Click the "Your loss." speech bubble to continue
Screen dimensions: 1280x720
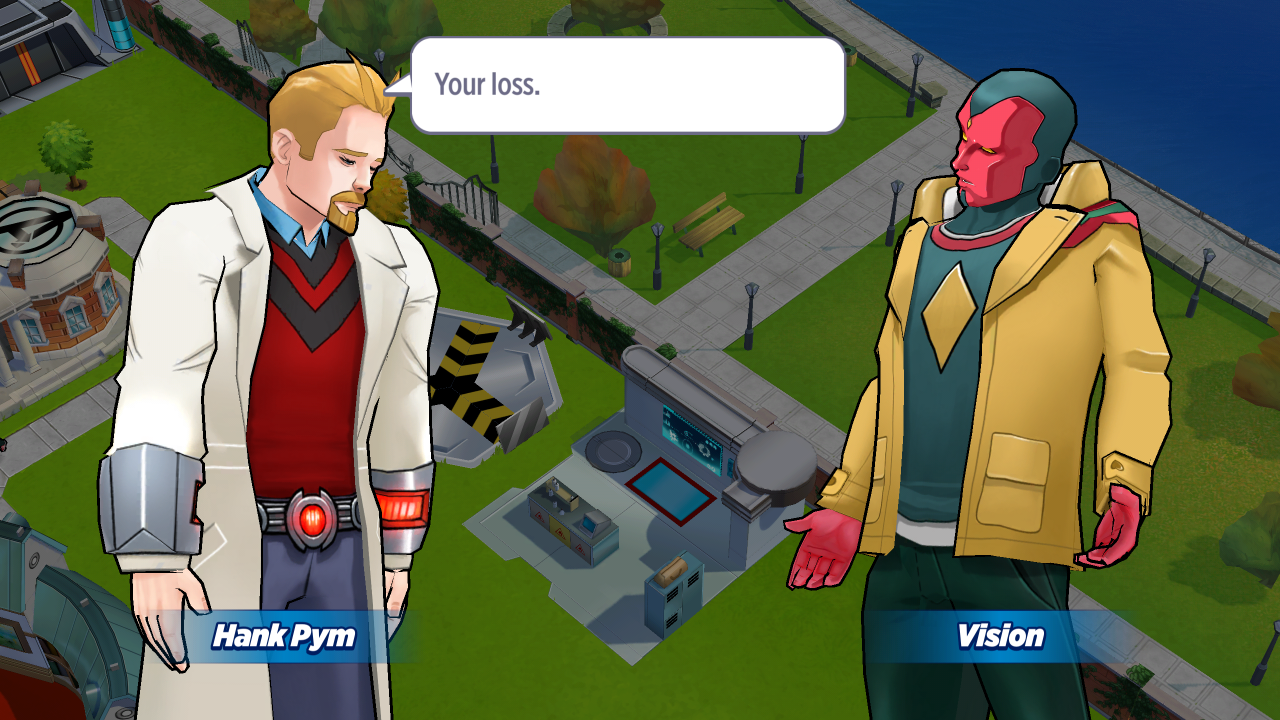627,85
